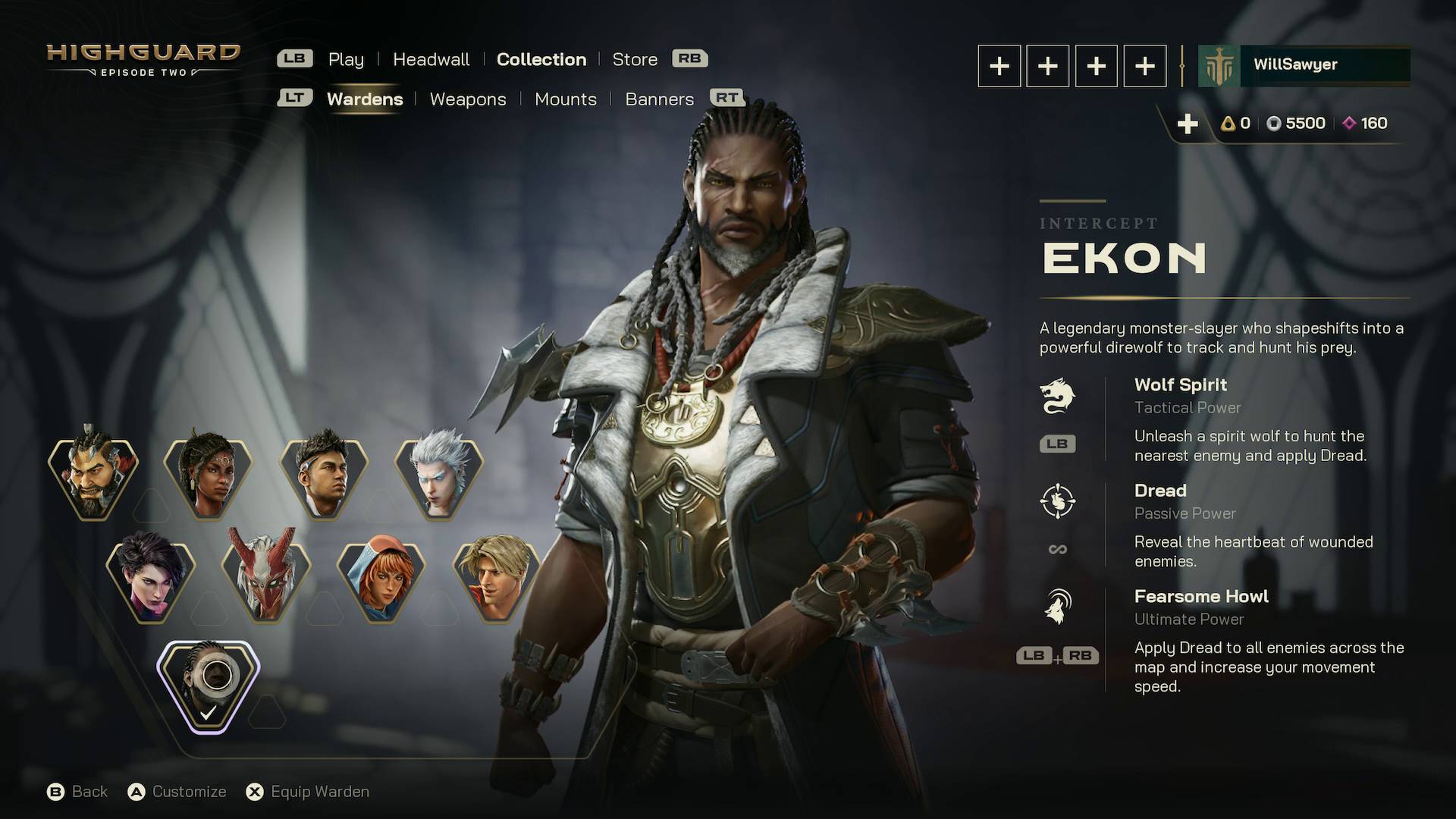The width and height of the screenshot is (1456, 819).
Task: Select the Fearsome Howl ultimate power icon
Action: click(x=1059, y=605)
